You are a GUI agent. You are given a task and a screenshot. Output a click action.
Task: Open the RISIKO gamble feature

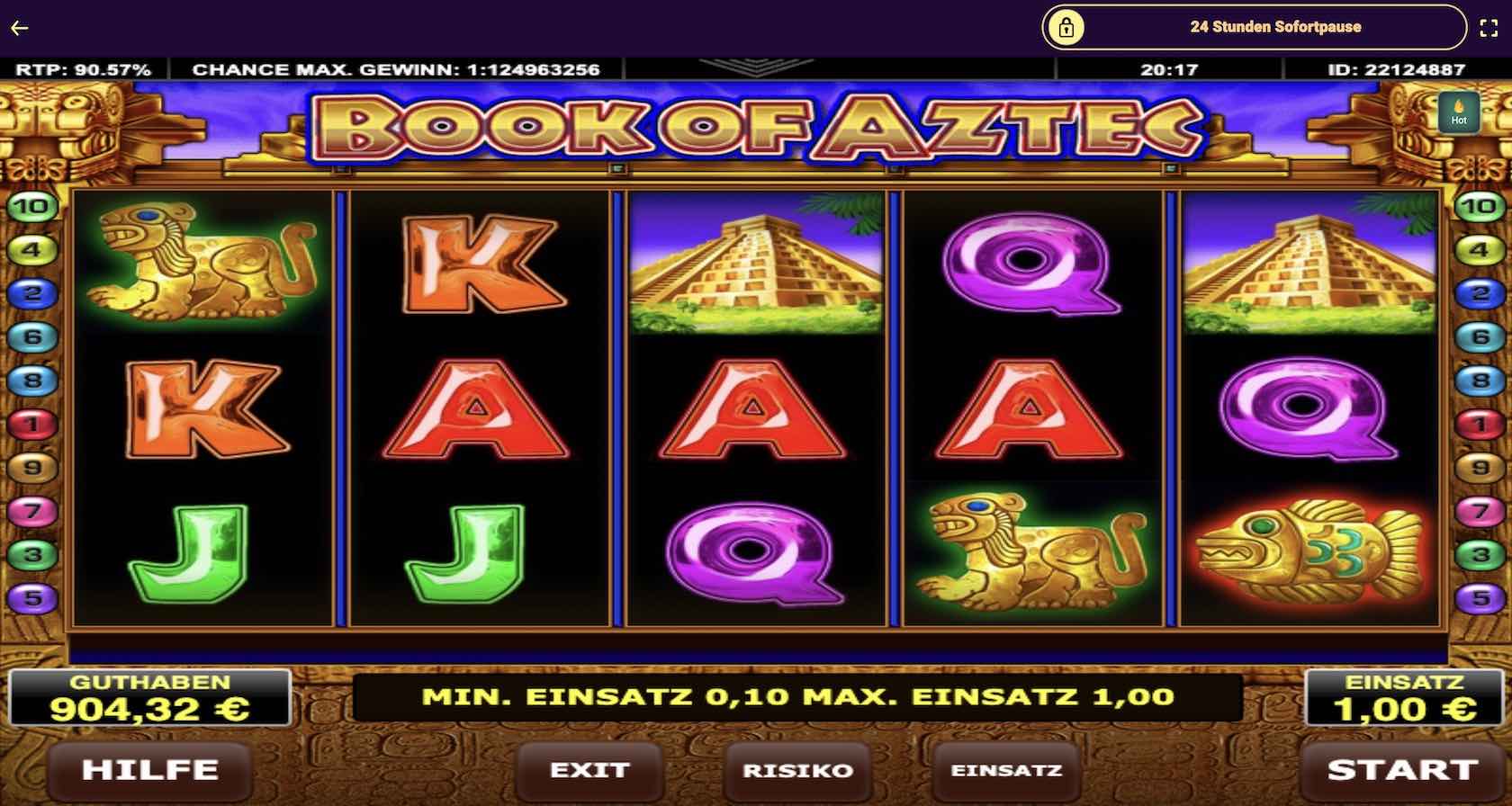click(x=796, y=770)
